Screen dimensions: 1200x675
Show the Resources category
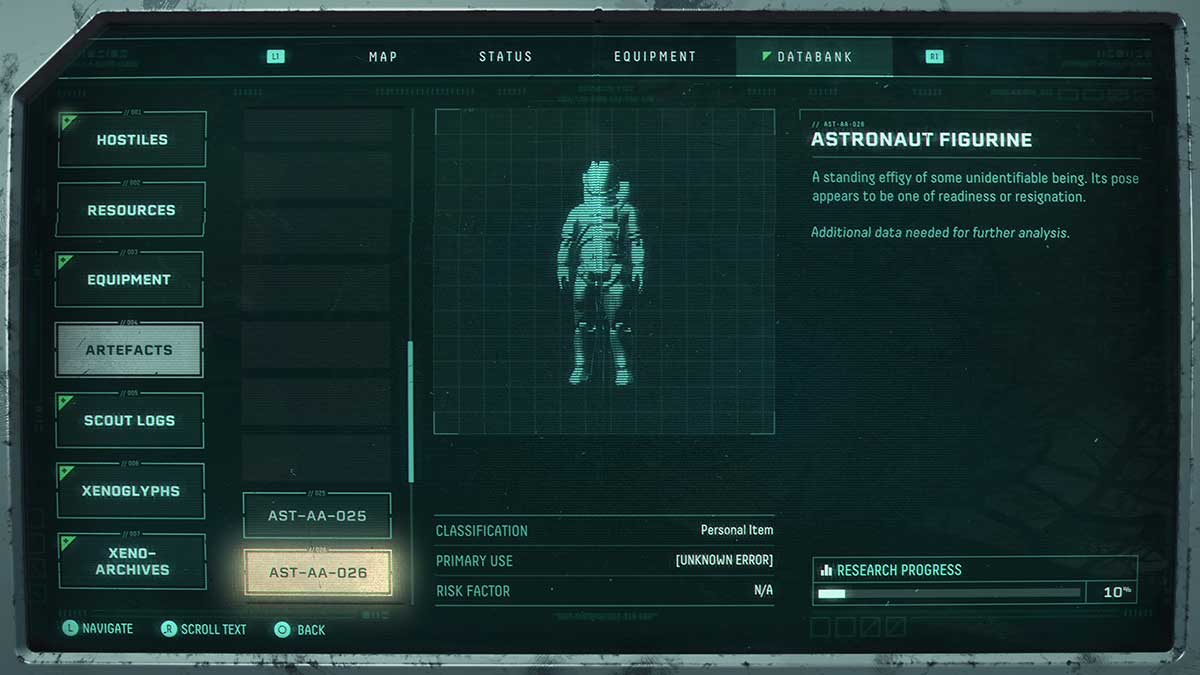[131, 210]
